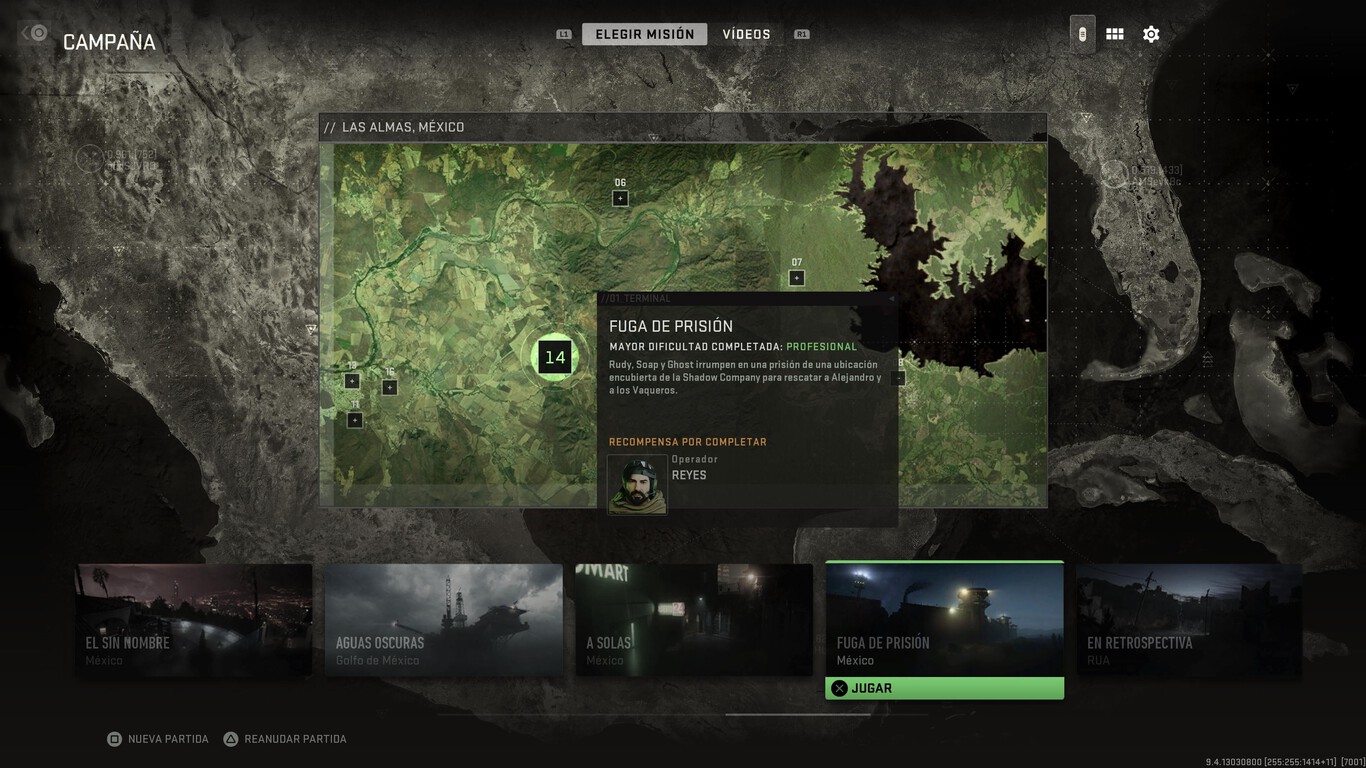Viewport: 1366px width, 768px height.
Task: Select the EL SIN NOMBRE mission thumbnail
Action: coord(193,618)
